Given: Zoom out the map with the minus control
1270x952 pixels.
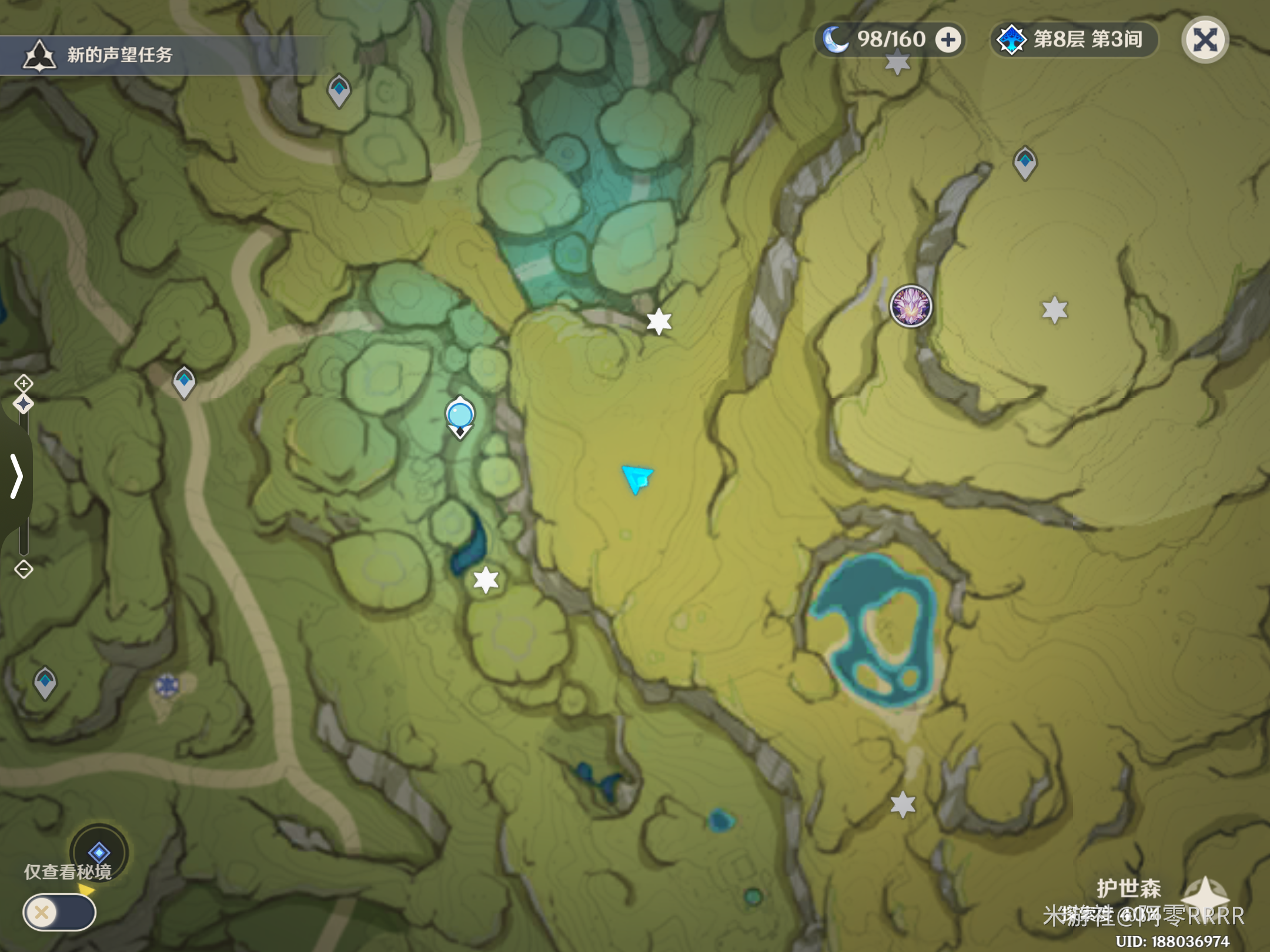Looking at the screenshot, I should pyautogui.click(x=24, y=569).
